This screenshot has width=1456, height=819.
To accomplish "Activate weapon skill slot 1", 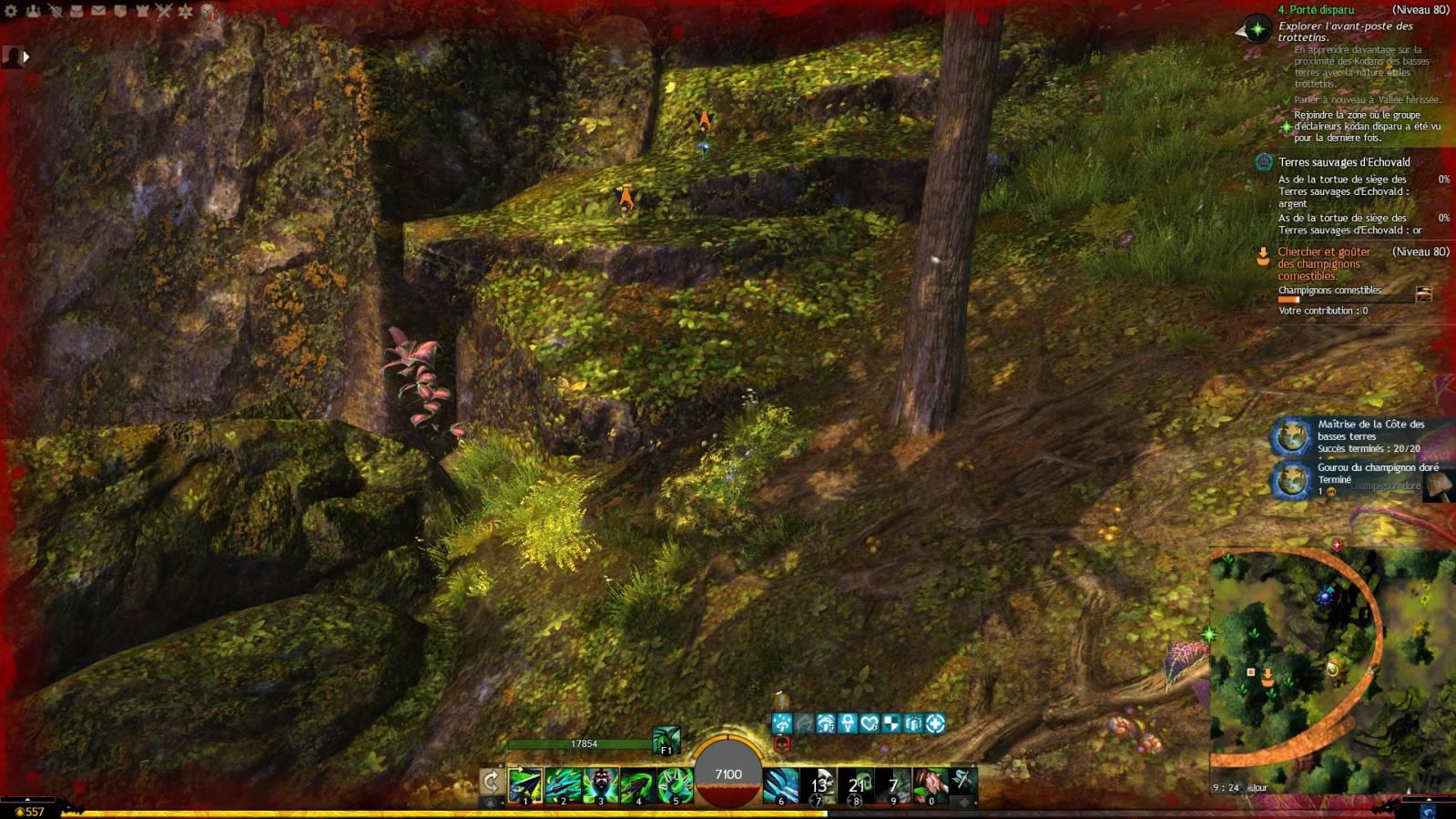I will tap(525, 784).
